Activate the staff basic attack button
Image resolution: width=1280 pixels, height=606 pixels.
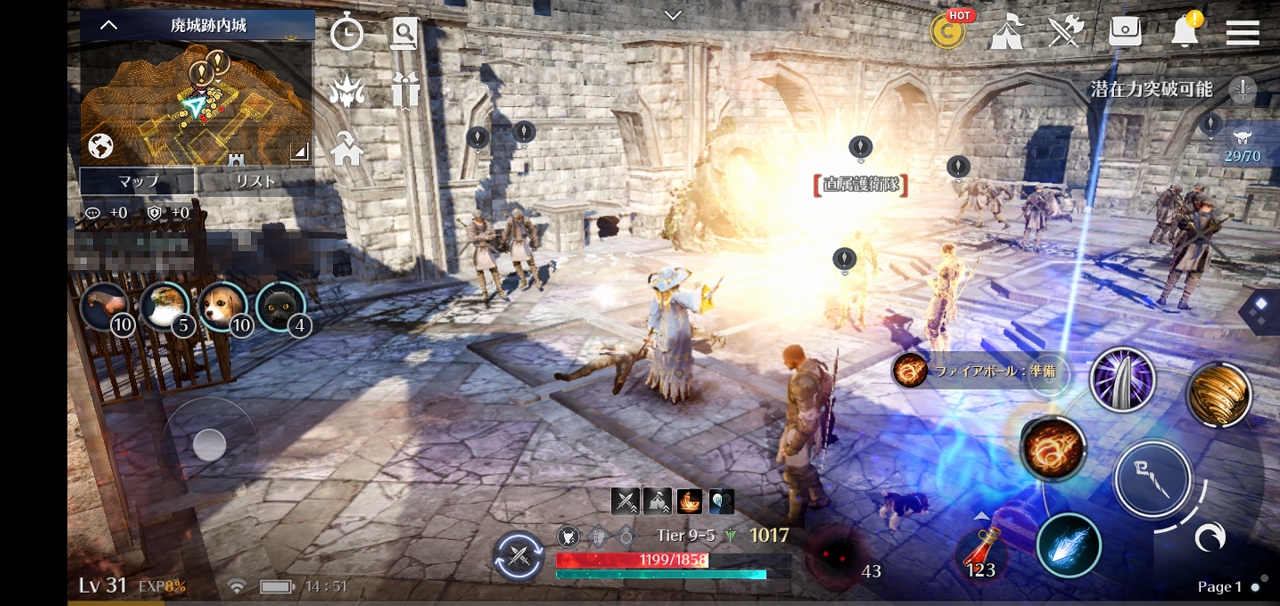tap(1152, 477)
